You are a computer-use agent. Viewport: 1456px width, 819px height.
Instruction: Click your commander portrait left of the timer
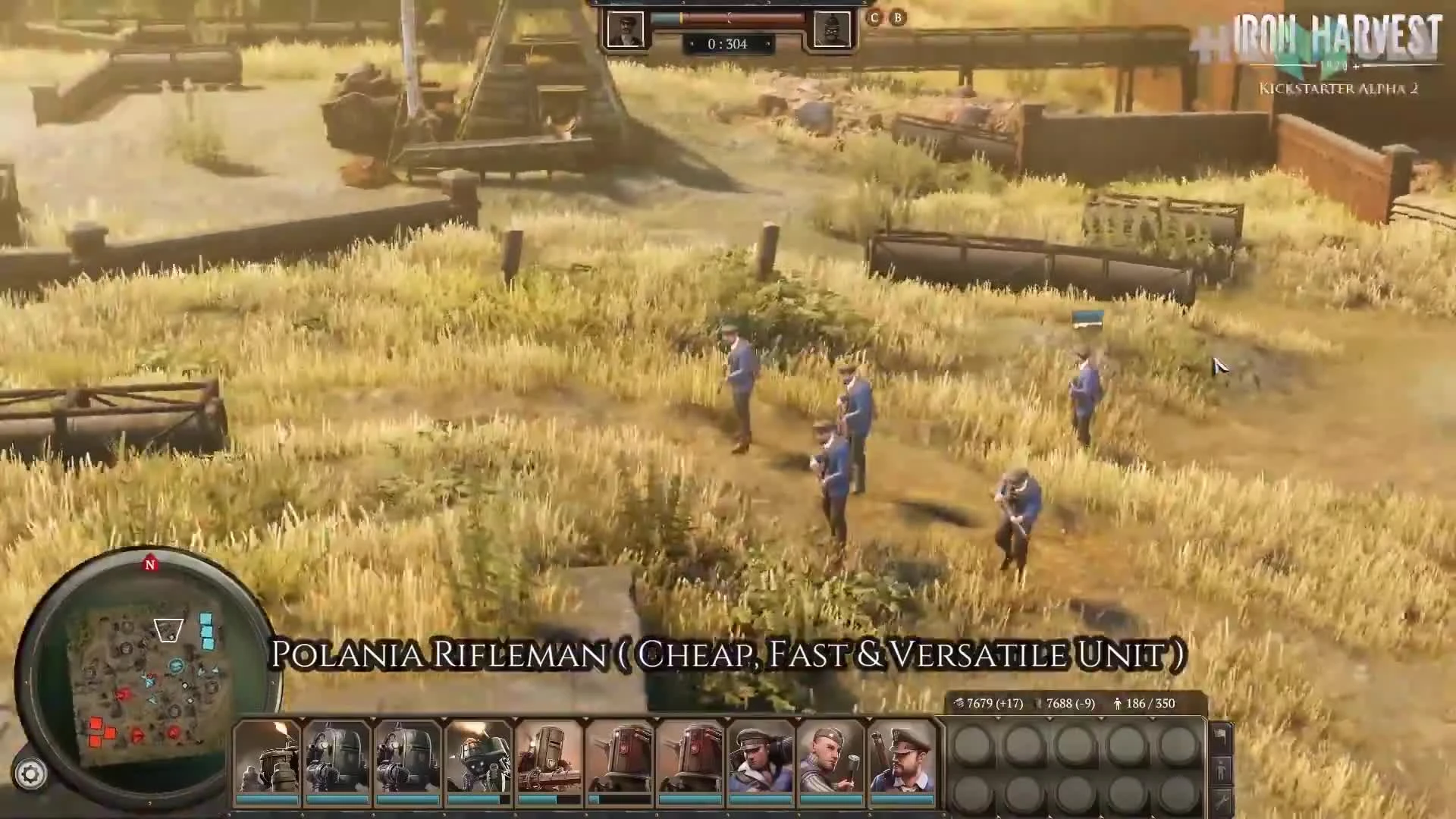(626, 30)
